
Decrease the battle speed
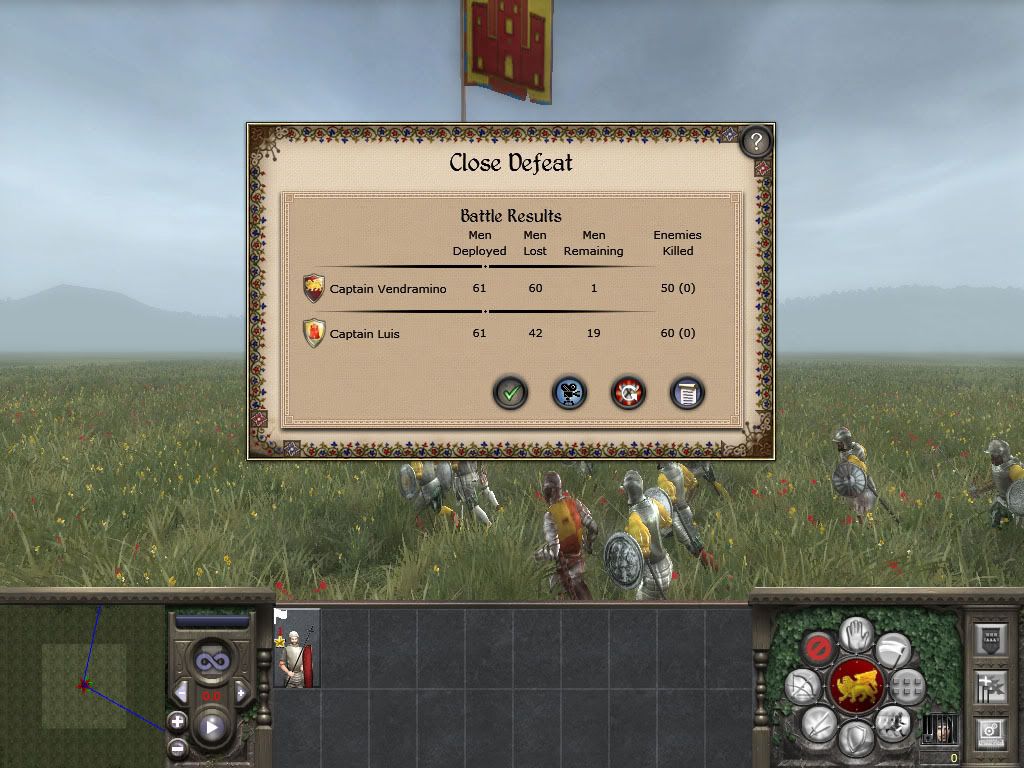pos(181,693)
